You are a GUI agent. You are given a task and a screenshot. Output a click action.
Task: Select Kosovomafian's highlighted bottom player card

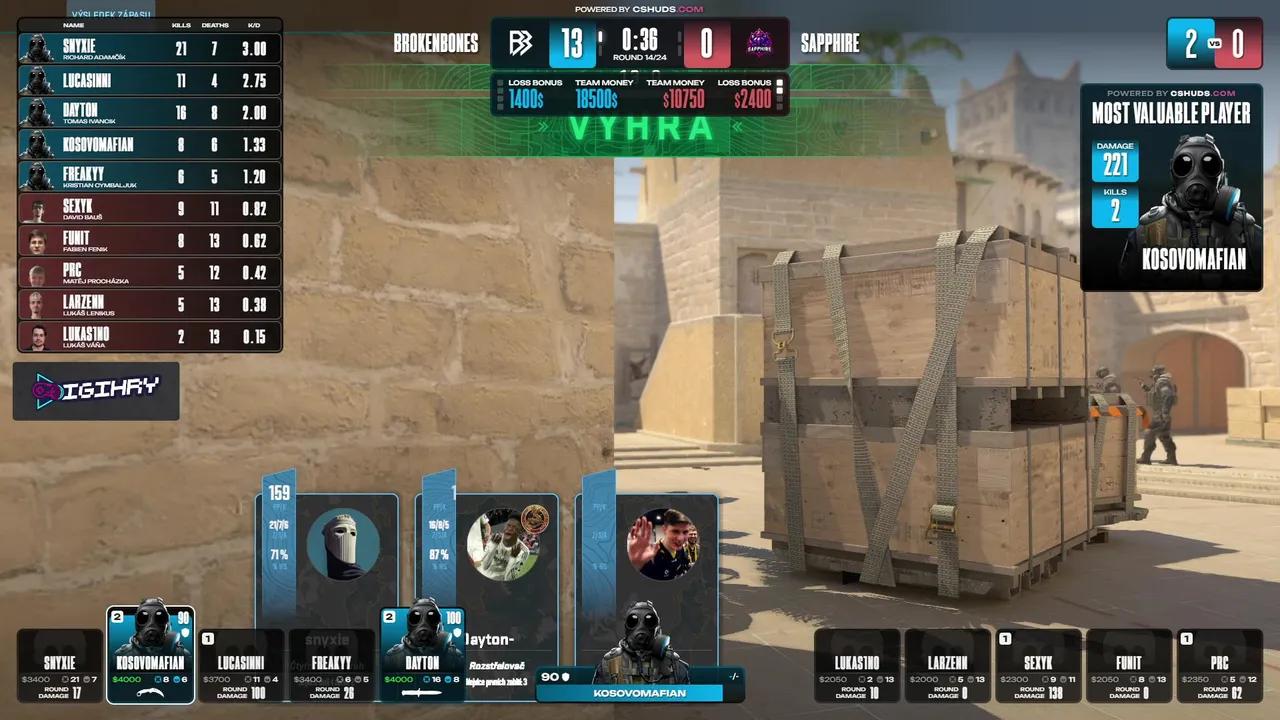(150, 655)
